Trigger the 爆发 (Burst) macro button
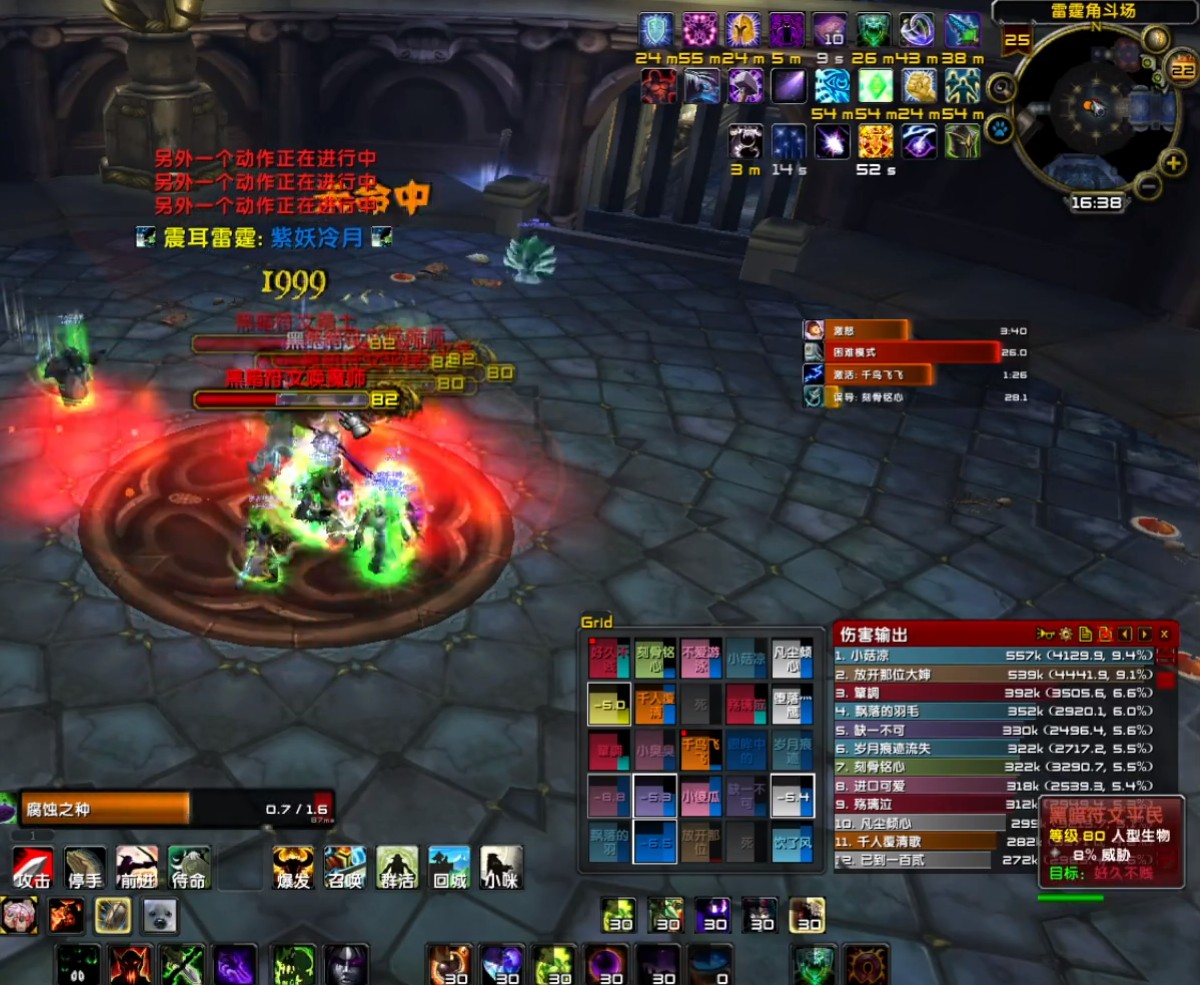Viewport: 1200px width, 985px height. [293, 866]
